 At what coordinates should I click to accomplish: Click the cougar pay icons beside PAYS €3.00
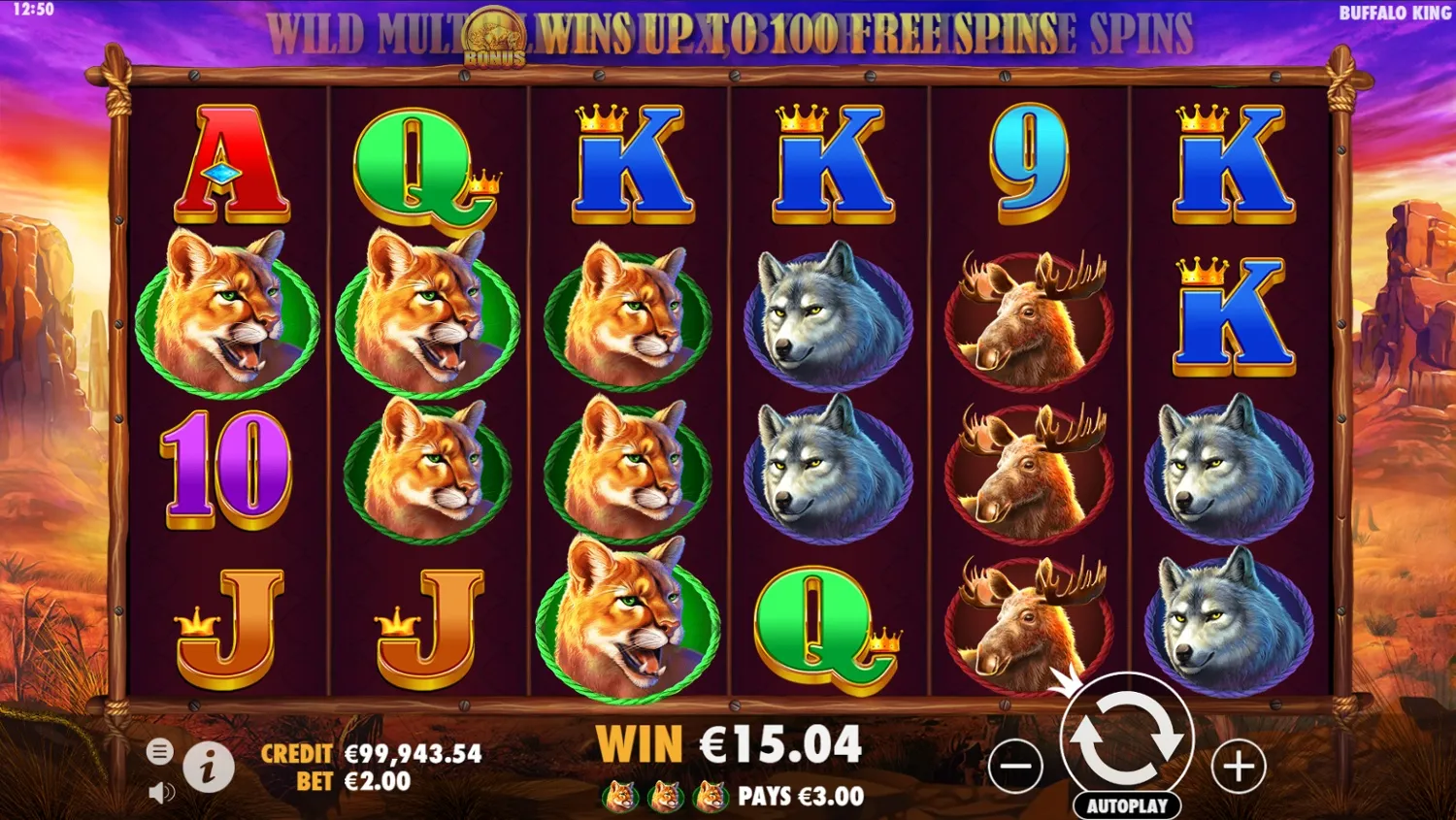click(x=667, y=794)
